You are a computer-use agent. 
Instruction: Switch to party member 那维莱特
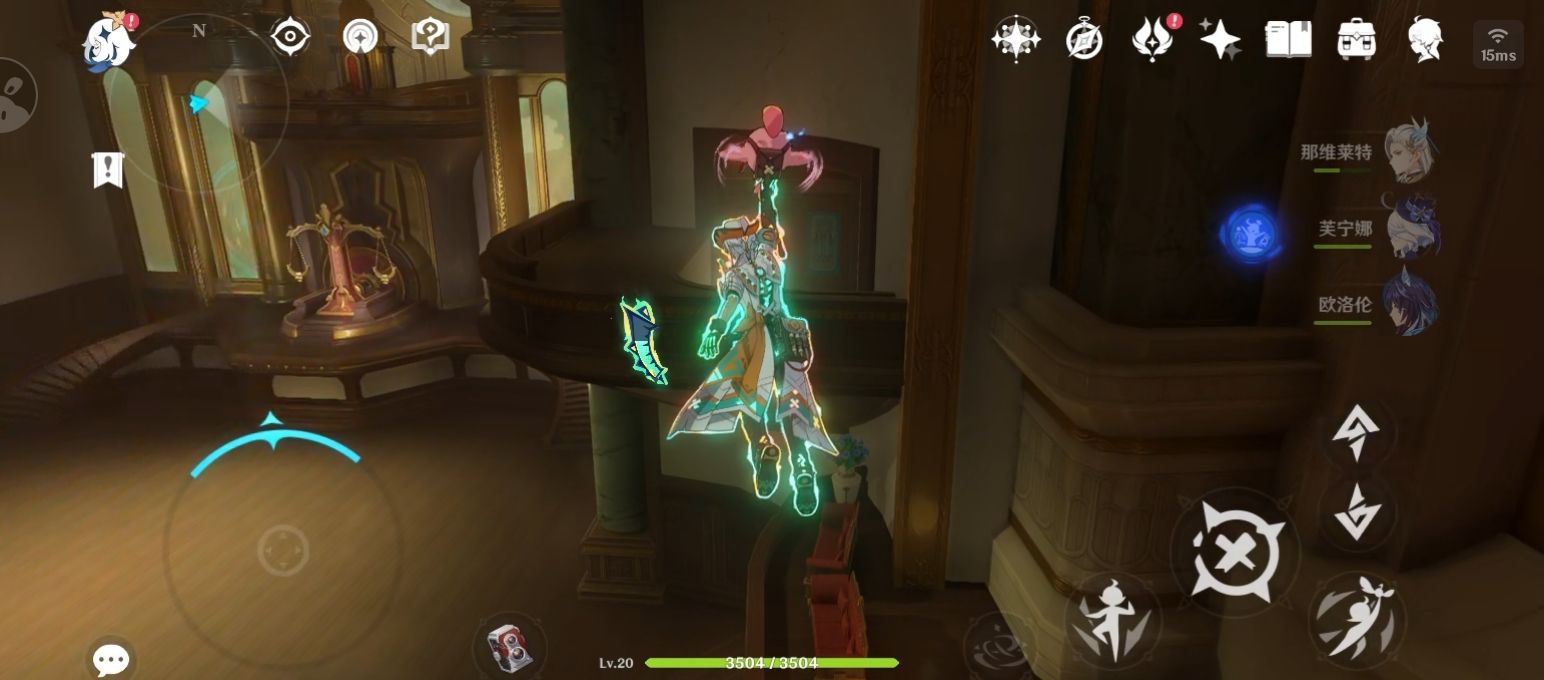1408,152
